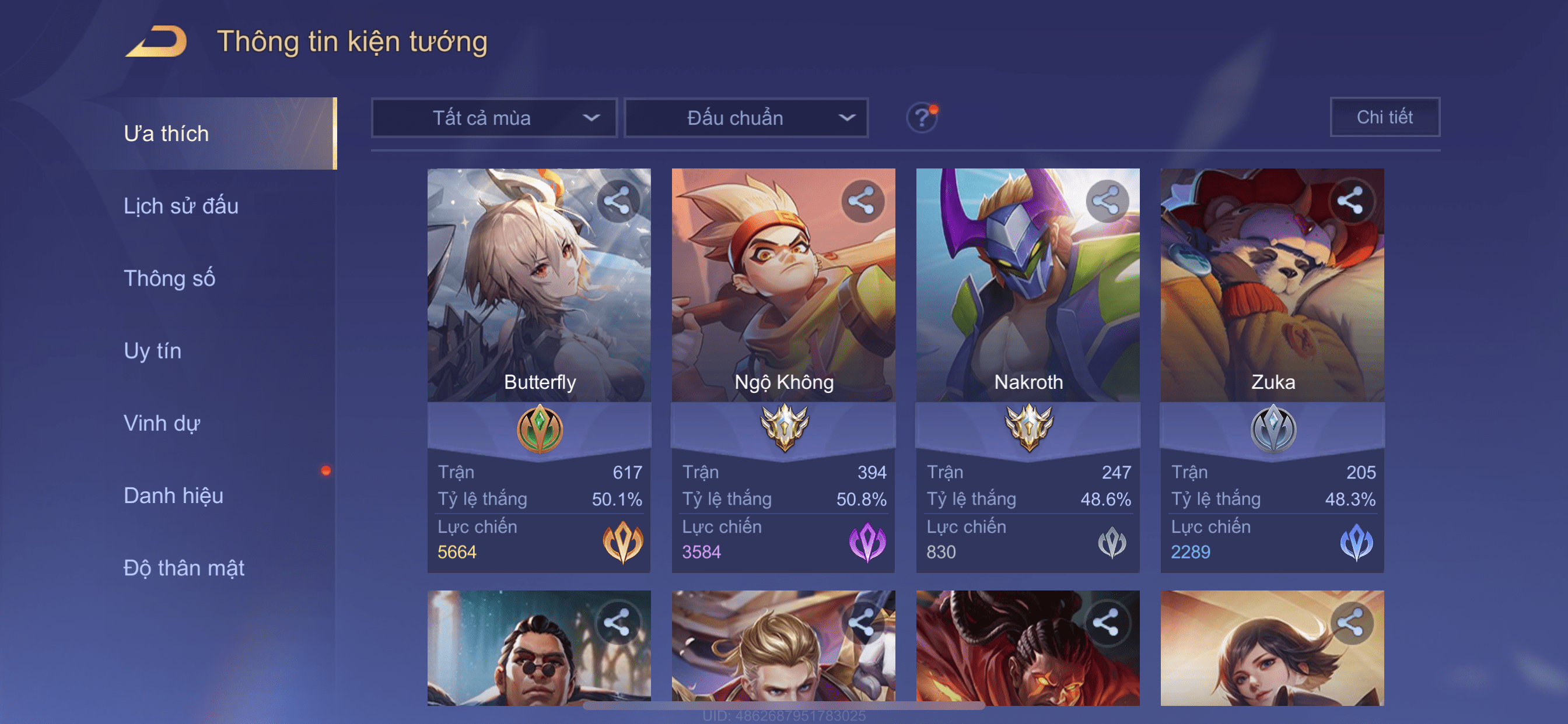Expand the Tất cả mùa season dropdown

coord(494,117)
